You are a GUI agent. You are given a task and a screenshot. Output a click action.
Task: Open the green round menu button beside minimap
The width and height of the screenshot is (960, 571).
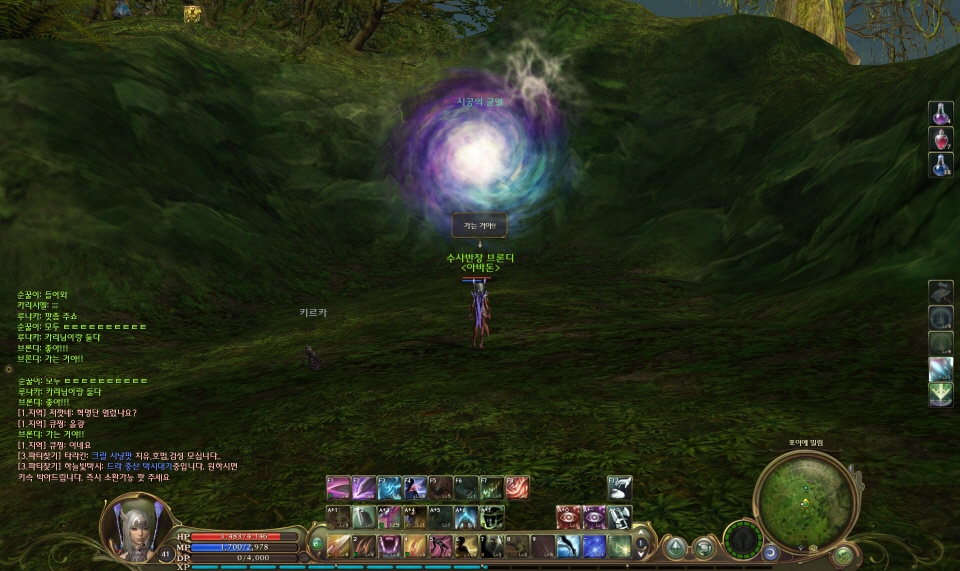tap(843, 553)
